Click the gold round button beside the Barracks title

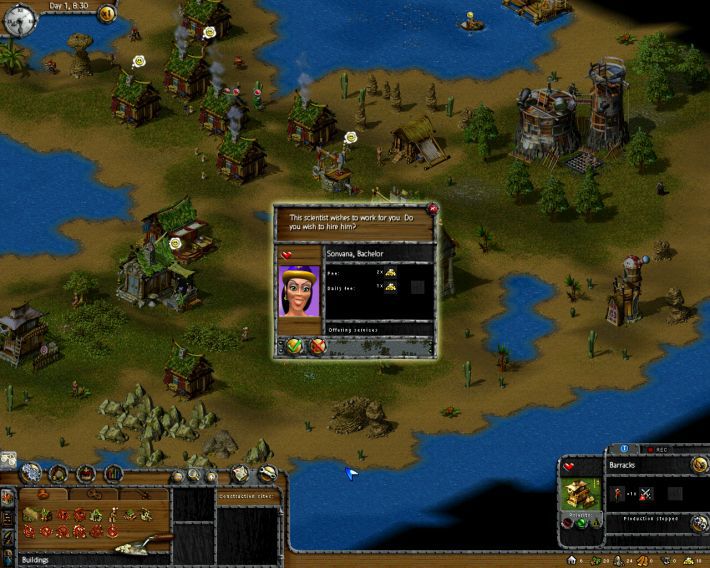point(699,465)
